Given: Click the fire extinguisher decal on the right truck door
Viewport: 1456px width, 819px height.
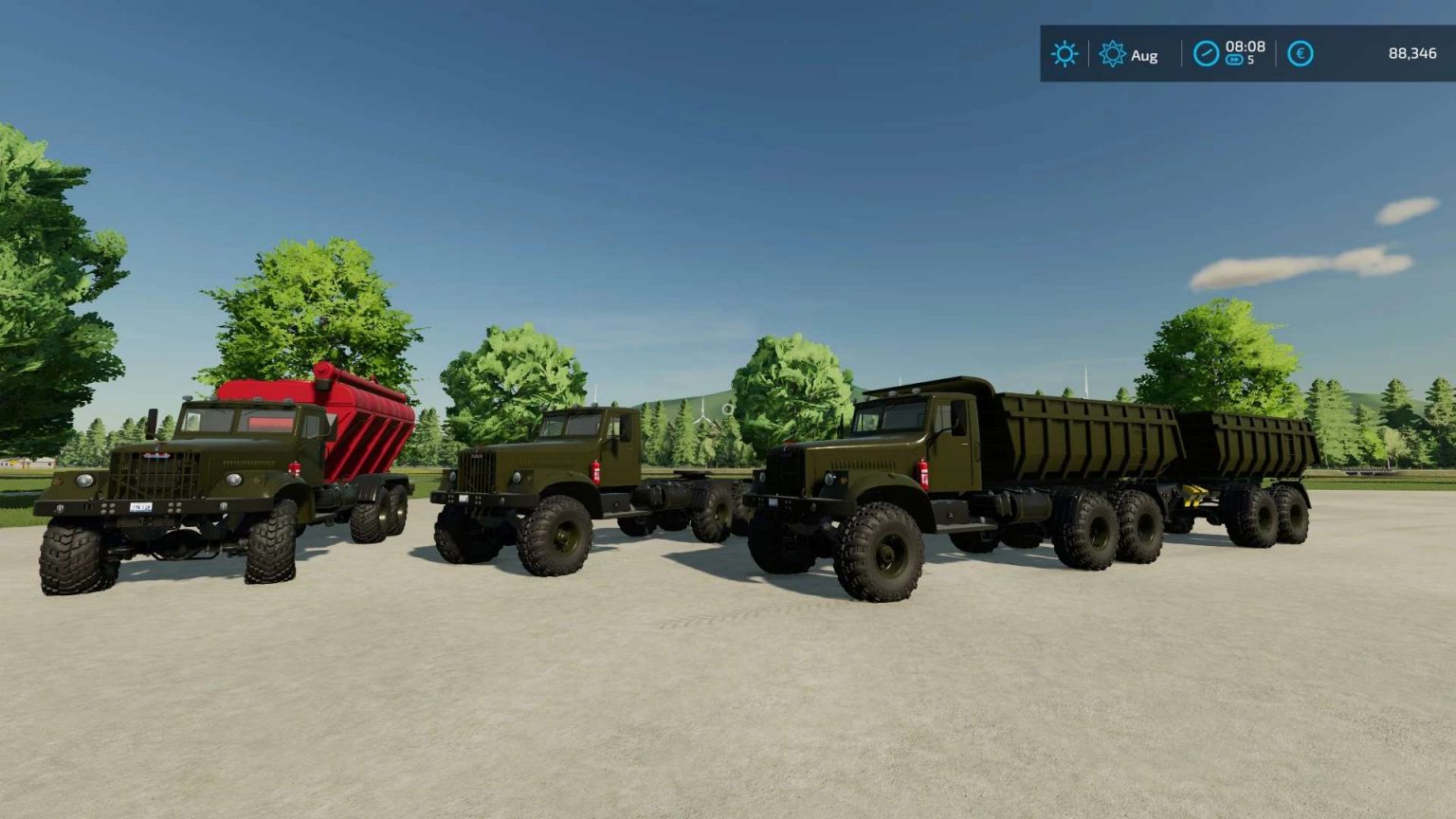Looking at the screenshot, I should click(x=923, y=473).
